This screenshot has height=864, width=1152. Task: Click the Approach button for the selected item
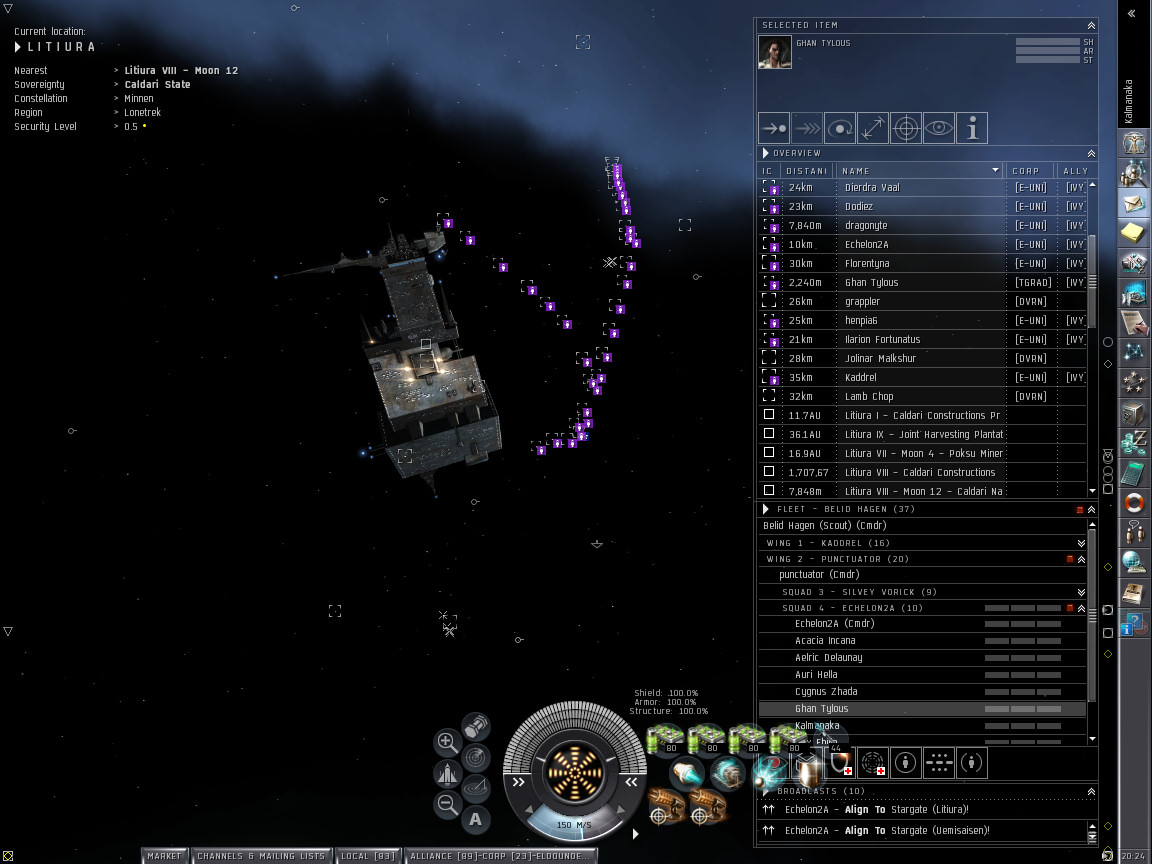click(x=774, y=128)
